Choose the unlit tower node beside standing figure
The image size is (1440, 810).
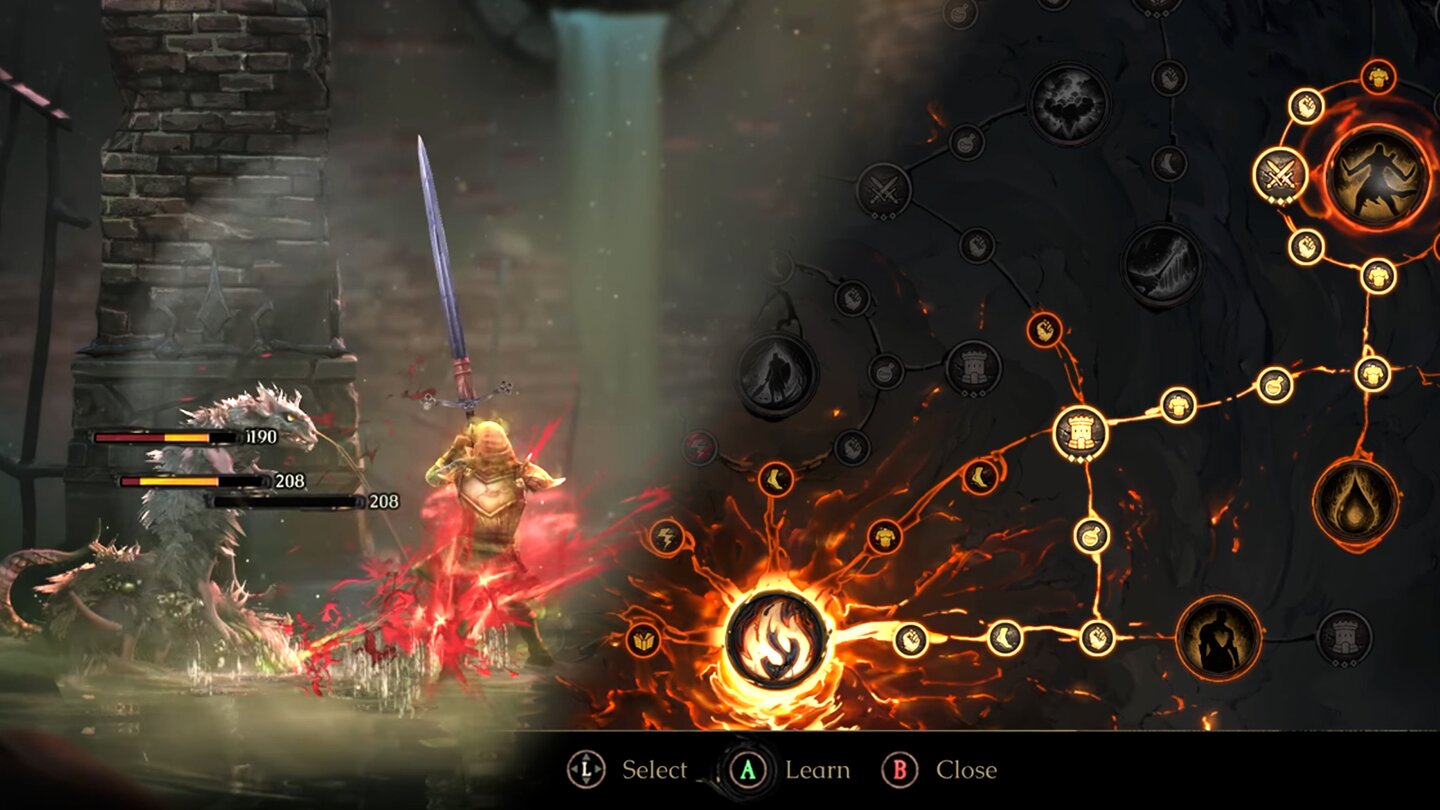[x=1344, y=638]
